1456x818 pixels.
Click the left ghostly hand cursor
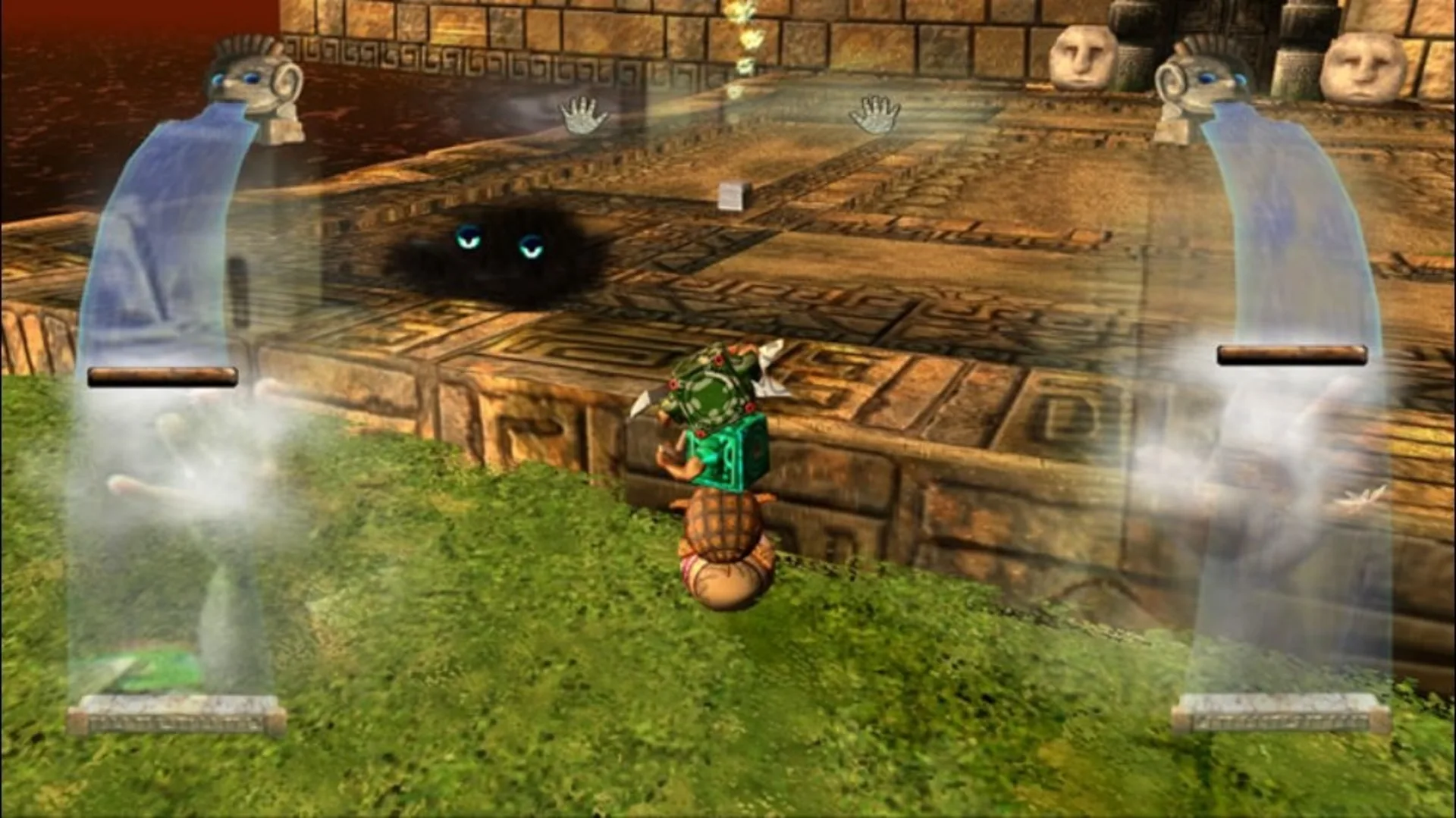tap(584, 116)
